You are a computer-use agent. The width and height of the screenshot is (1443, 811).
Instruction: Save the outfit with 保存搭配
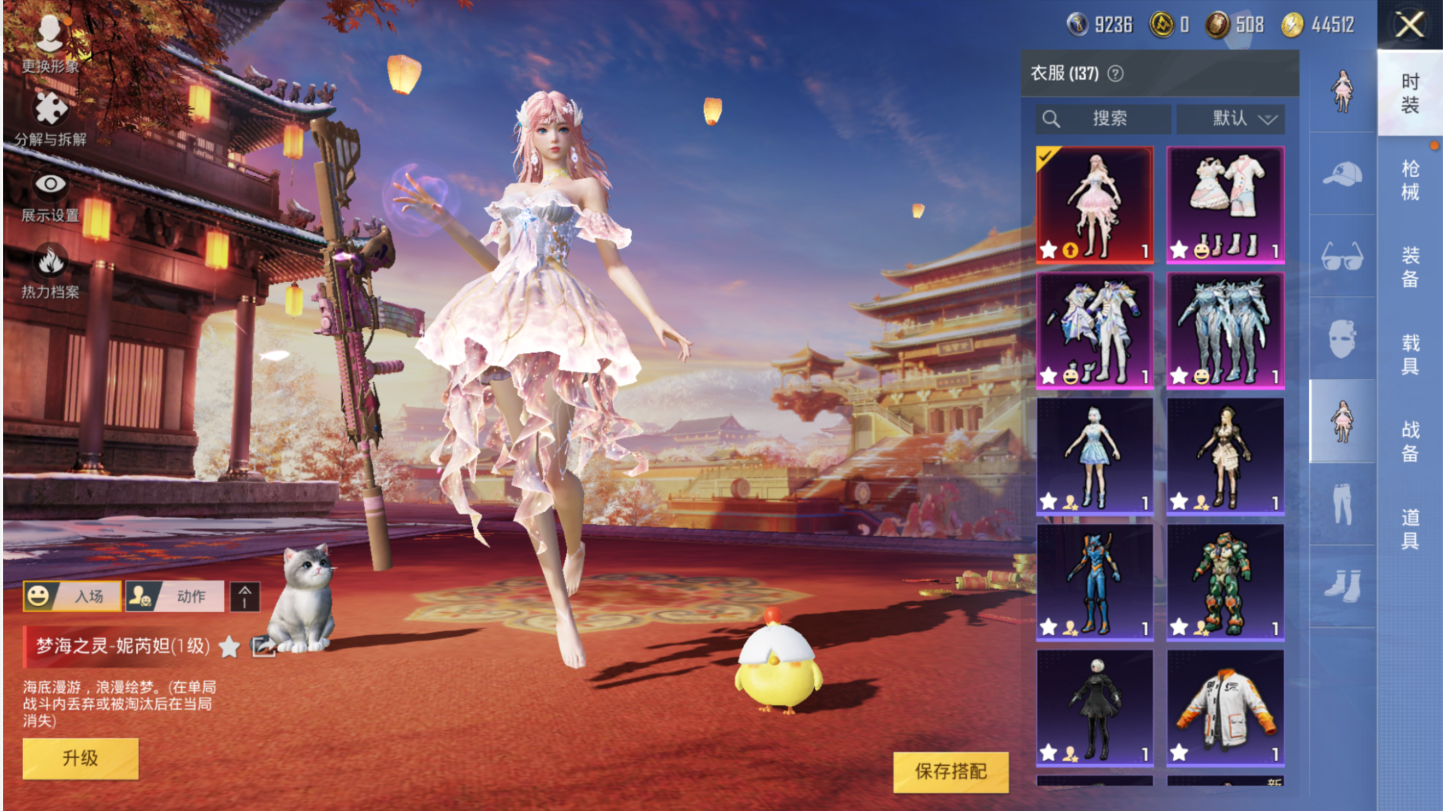pos(950,771)
